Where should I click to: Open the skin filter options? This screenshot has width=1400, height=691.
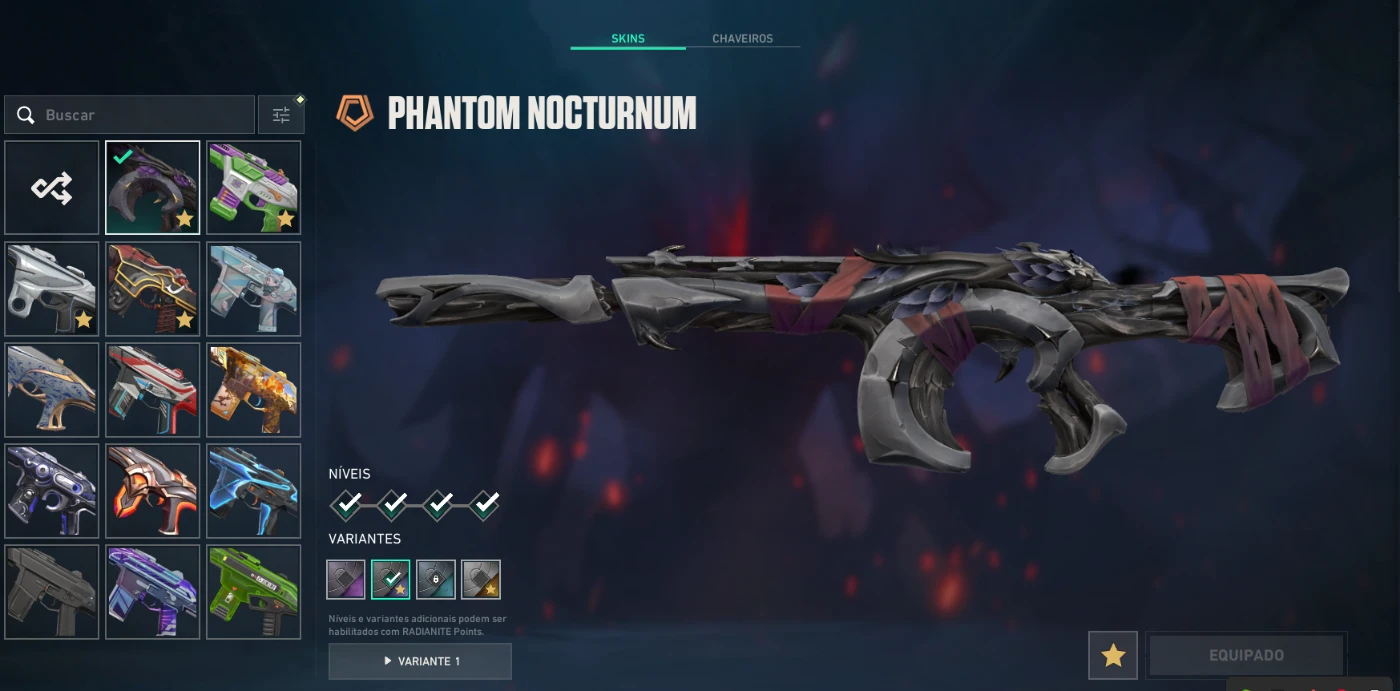(x=281, y=115)
